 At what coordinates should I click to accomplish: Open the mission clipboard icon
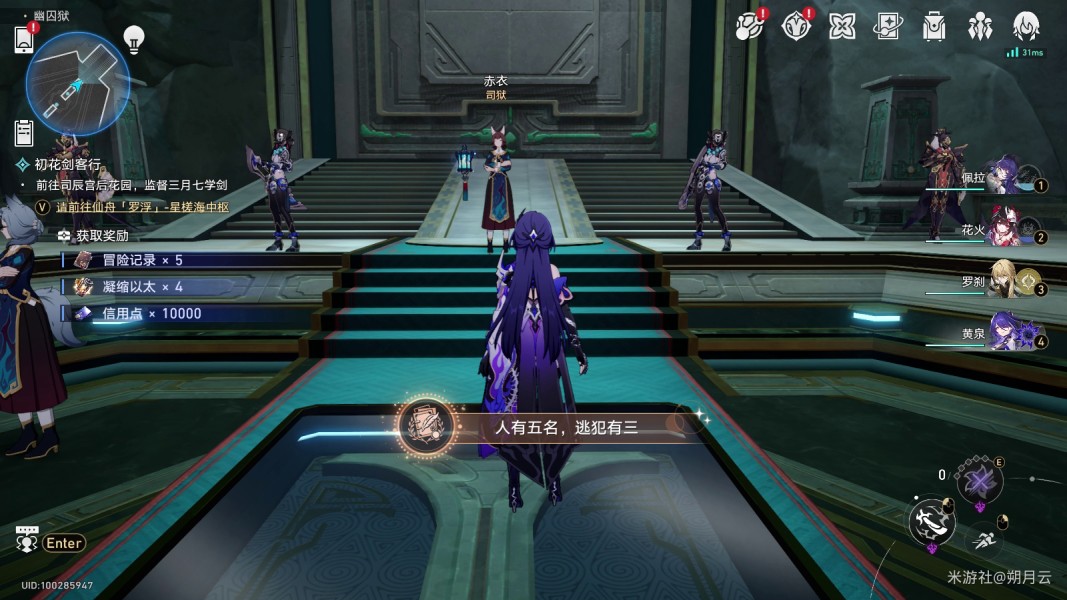pos(25,131)
